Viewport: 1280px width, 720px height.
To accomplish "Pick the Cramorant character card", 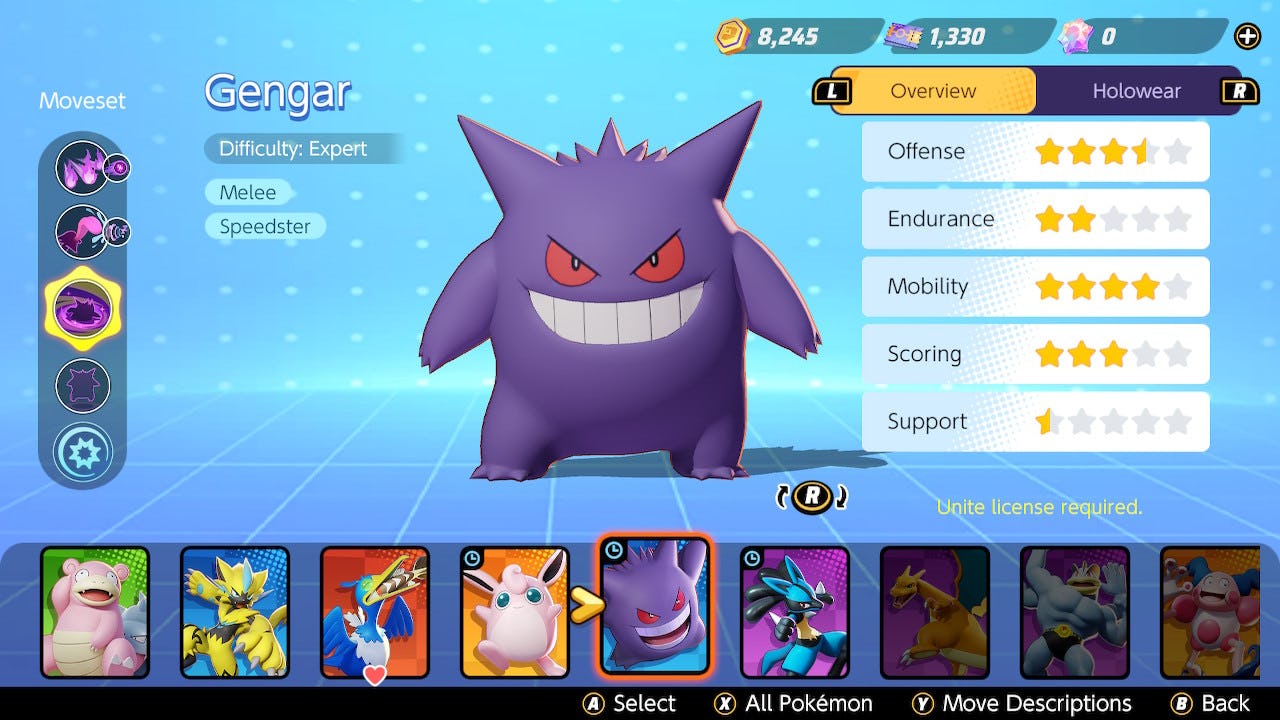I will [x=375, y=611].
